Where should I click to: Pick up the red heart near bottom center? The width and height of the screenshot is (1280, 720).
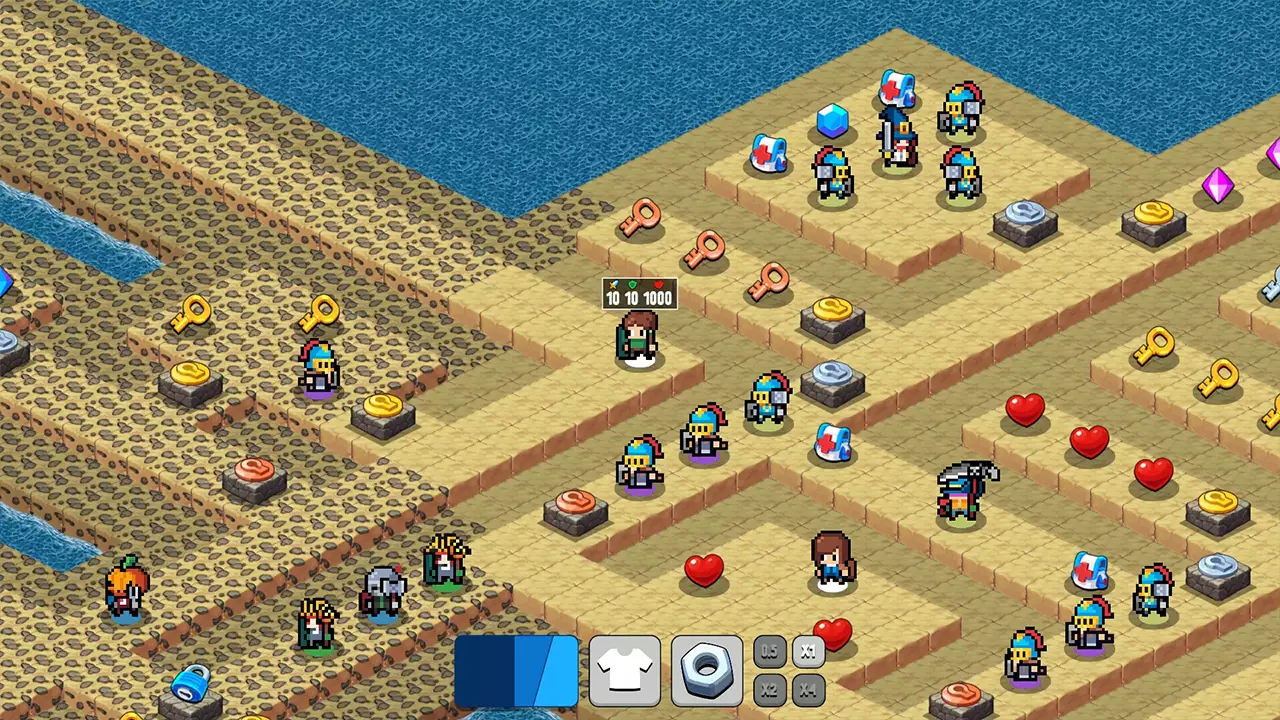pos(705,570)
